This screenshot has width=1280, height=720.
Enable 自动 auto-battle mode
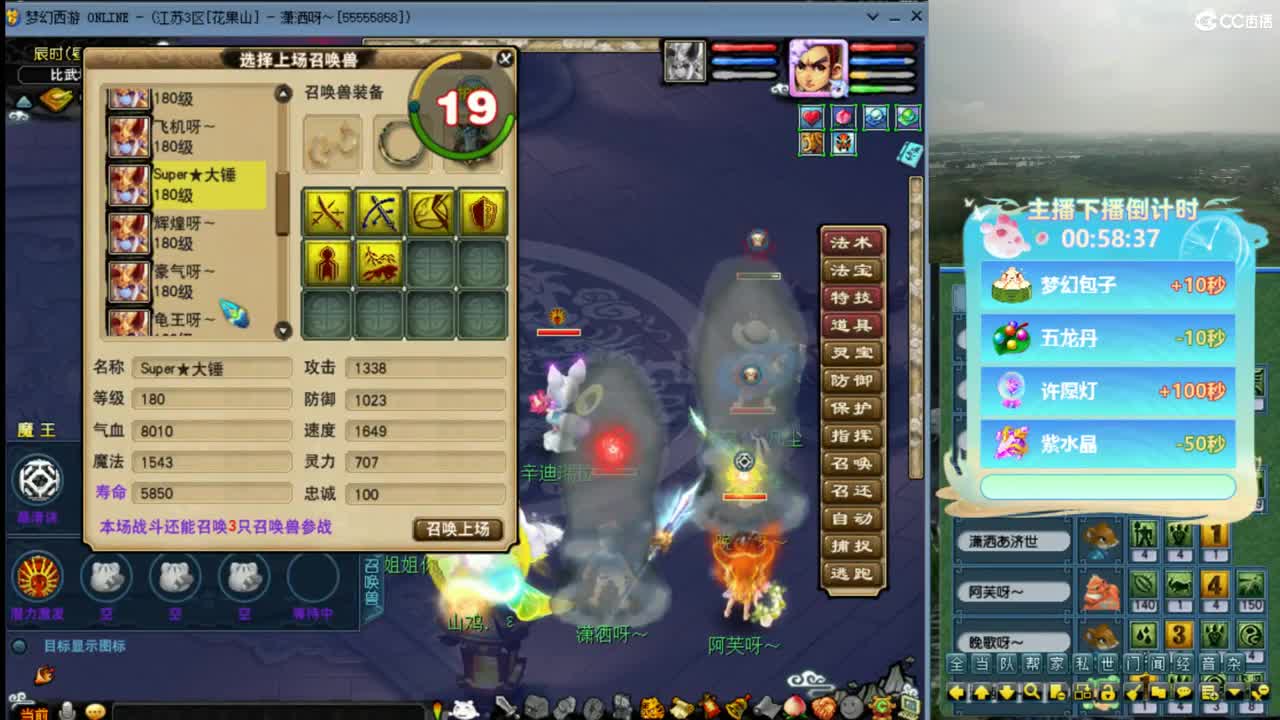coord(851,519)
